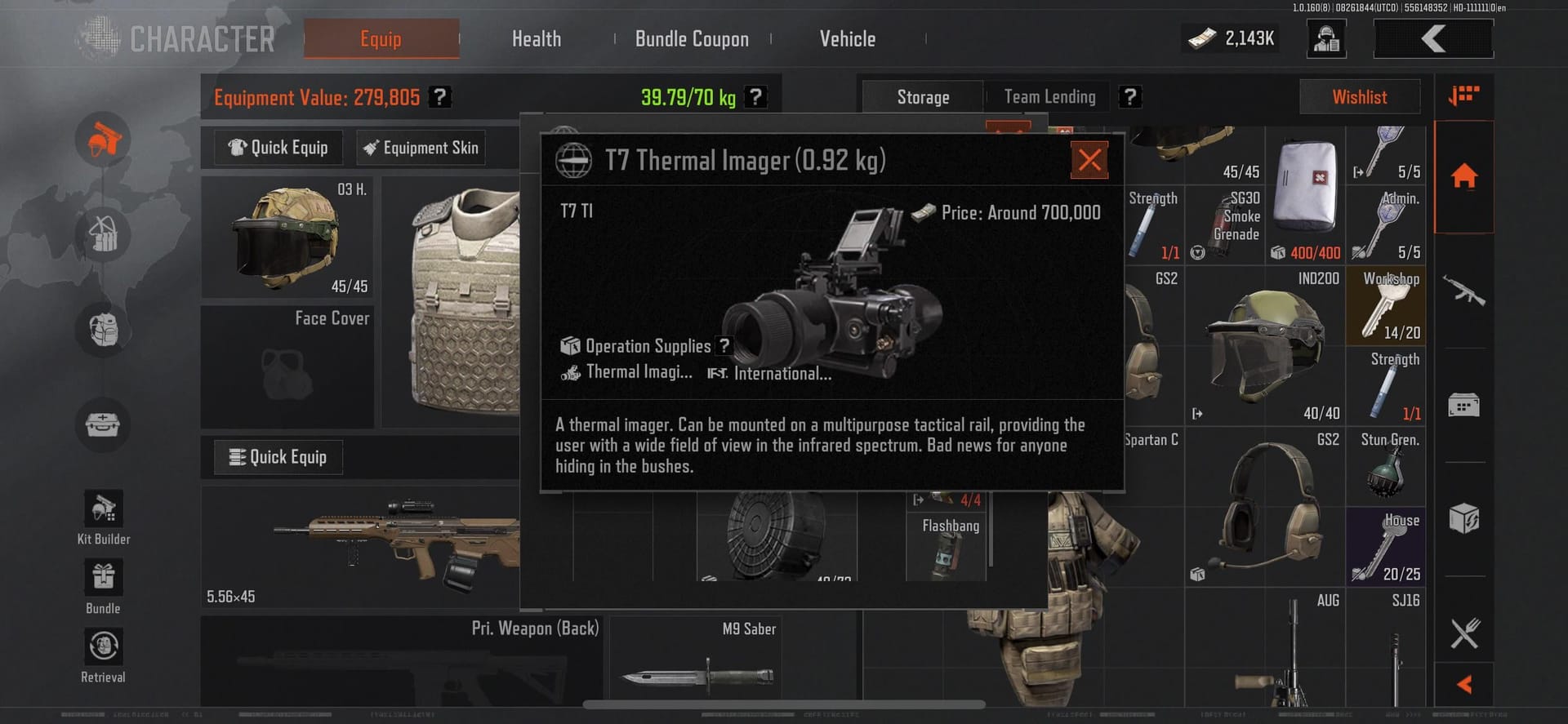
Task: Show the Storage tab
Action: (923, 97)
